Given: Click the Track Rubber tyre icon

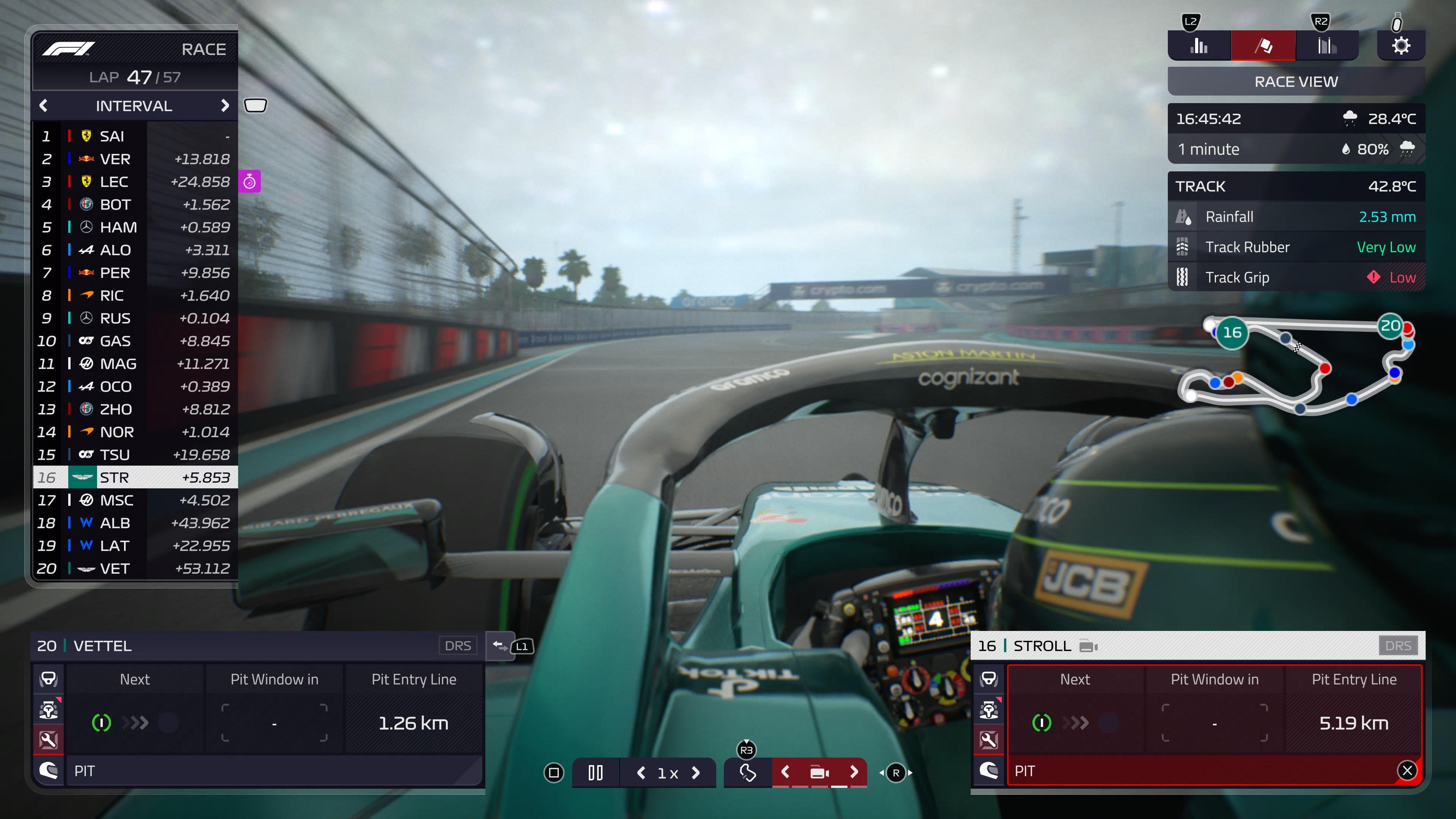Looking at the screenshot, I should [1183, 247].
